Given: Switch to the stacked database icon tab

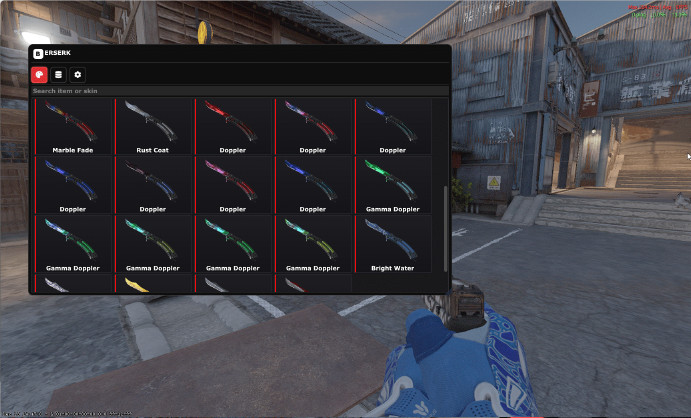Looking at the screenshot, I should [59, 74].
